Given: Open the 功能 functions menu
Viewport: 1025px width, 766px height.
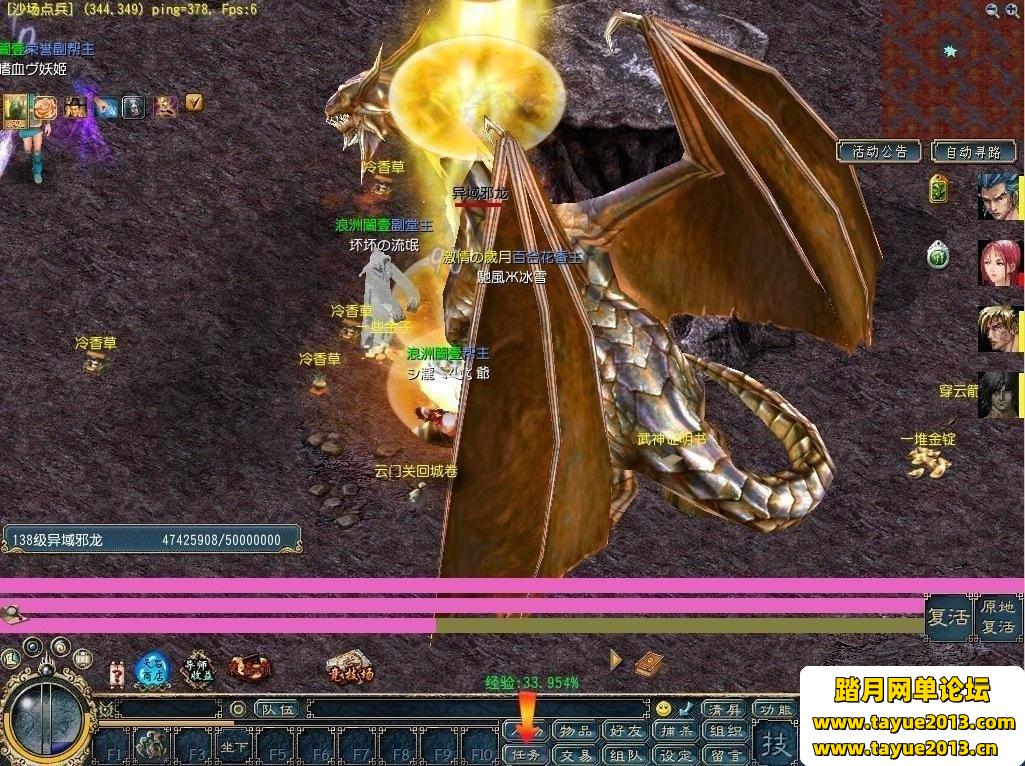Looking at the screenshot, I should pyautogui.click(x=774, y=709).
